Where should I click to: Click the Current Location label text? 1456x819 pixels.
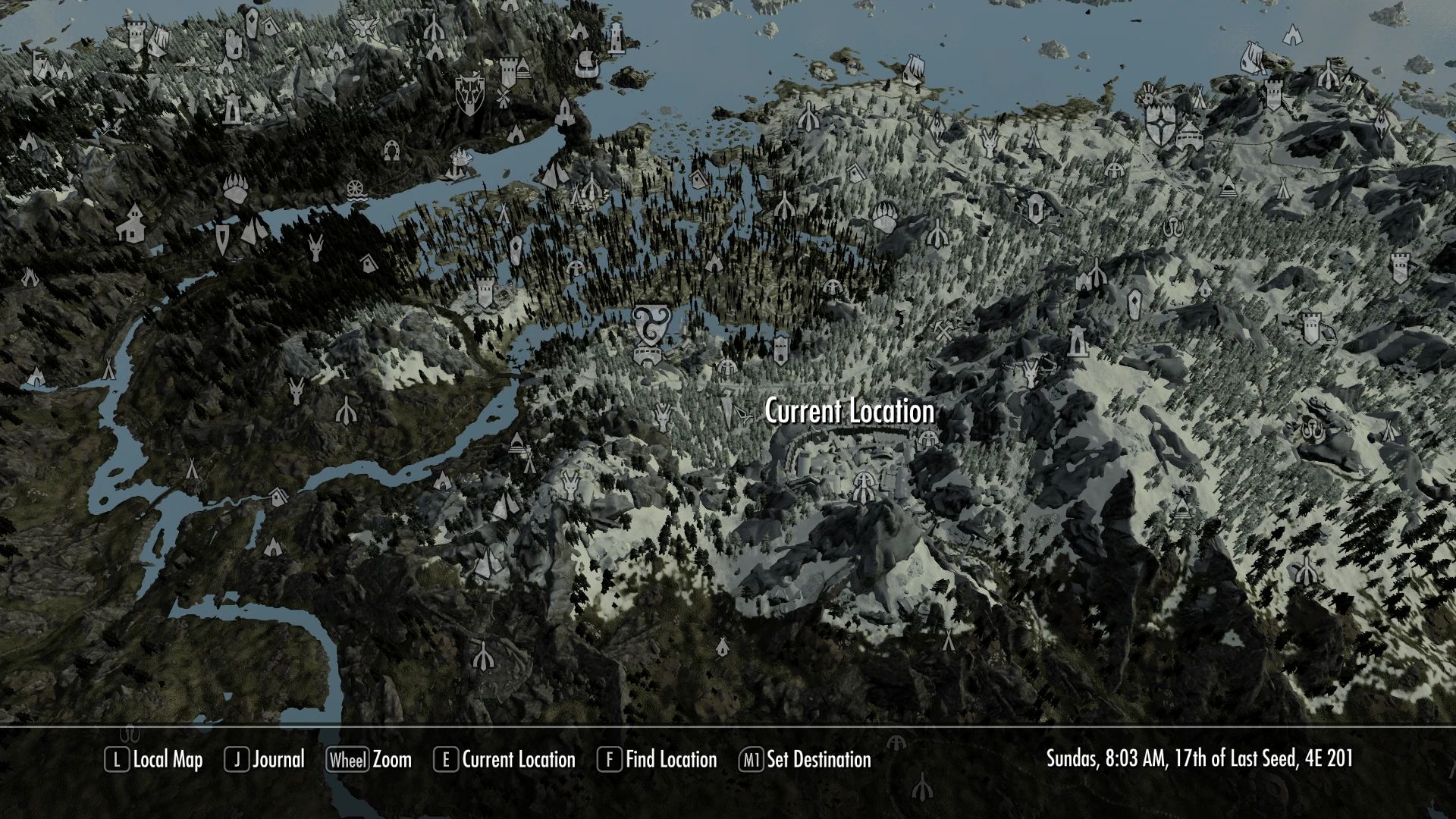coord(849,413)
